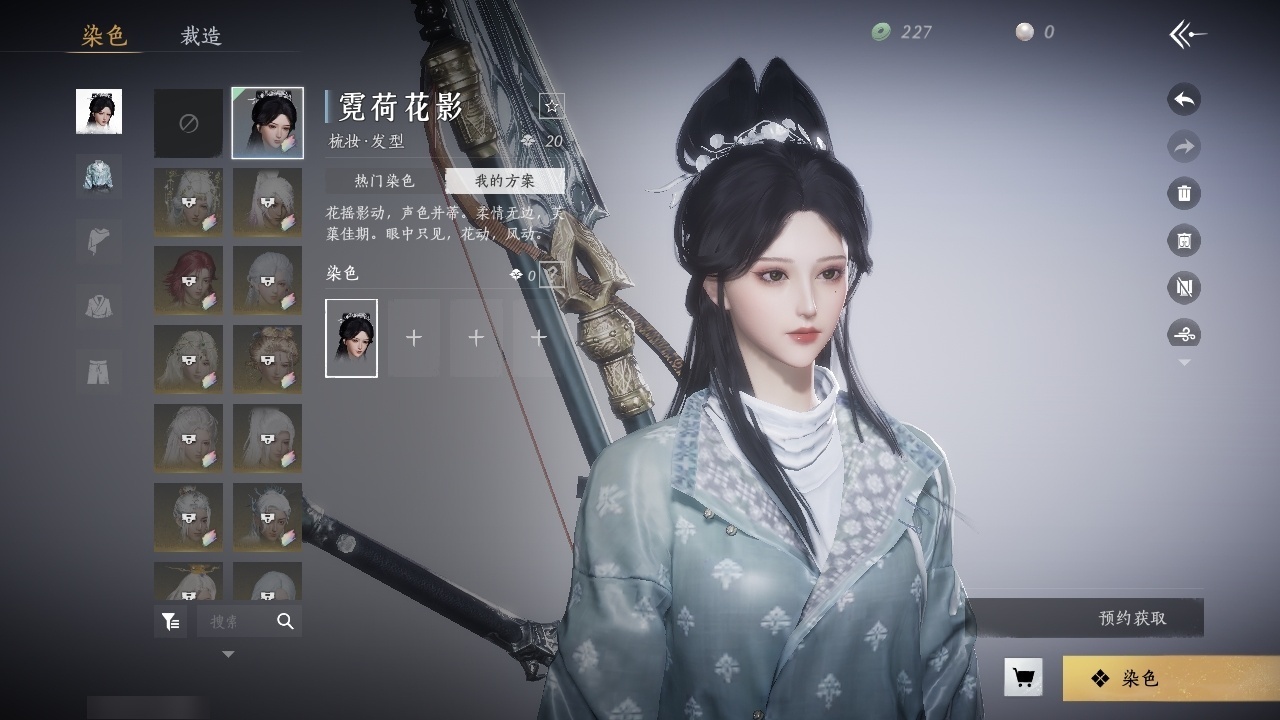Favorite 霓荷花影 with the star icon
Viewport: 1280px width, 720px height.
pyautogui.click(x=552, y=105)
